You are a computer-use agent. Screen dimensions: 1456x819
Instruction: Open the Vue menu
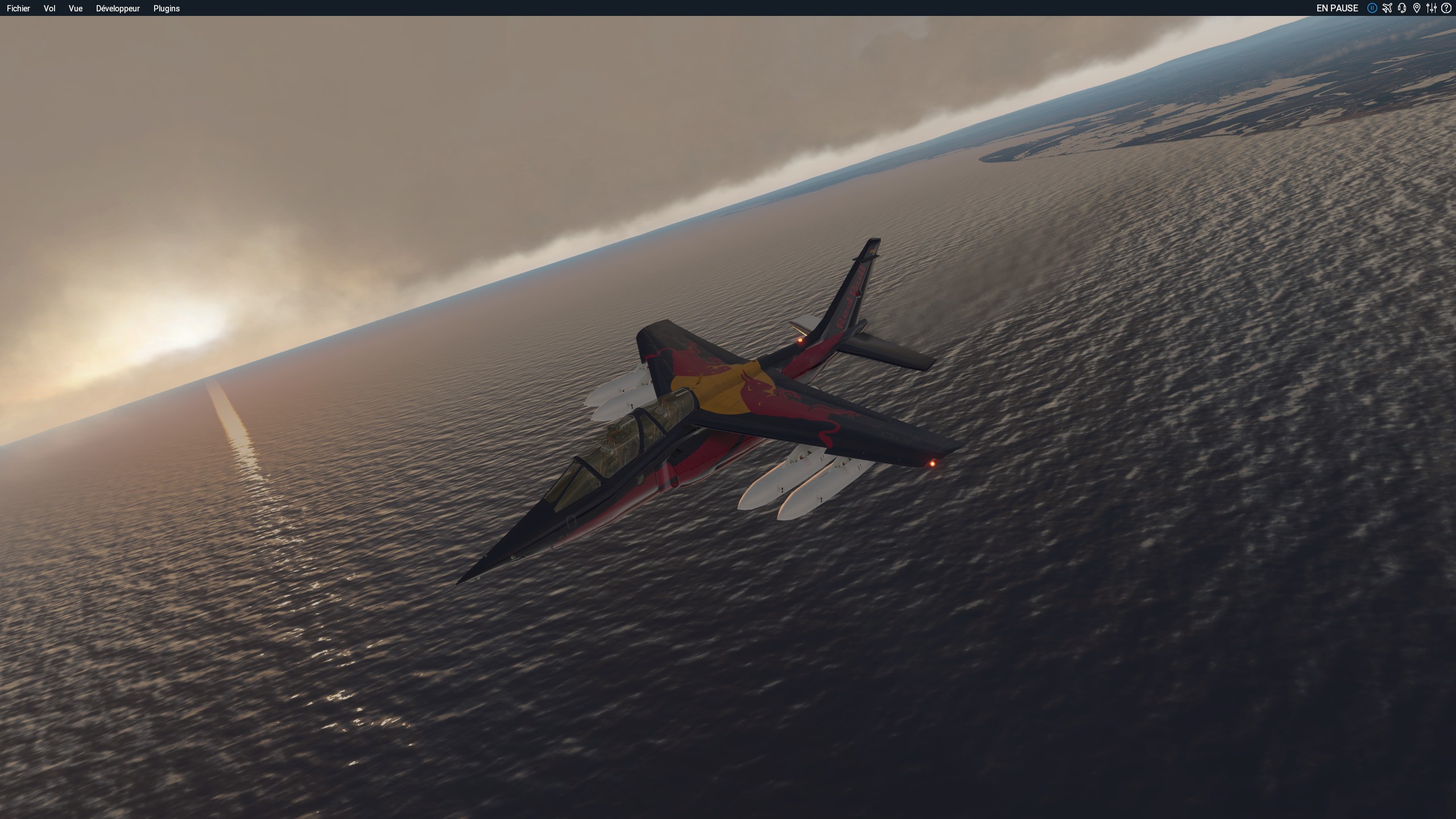(x=76, y=9)
